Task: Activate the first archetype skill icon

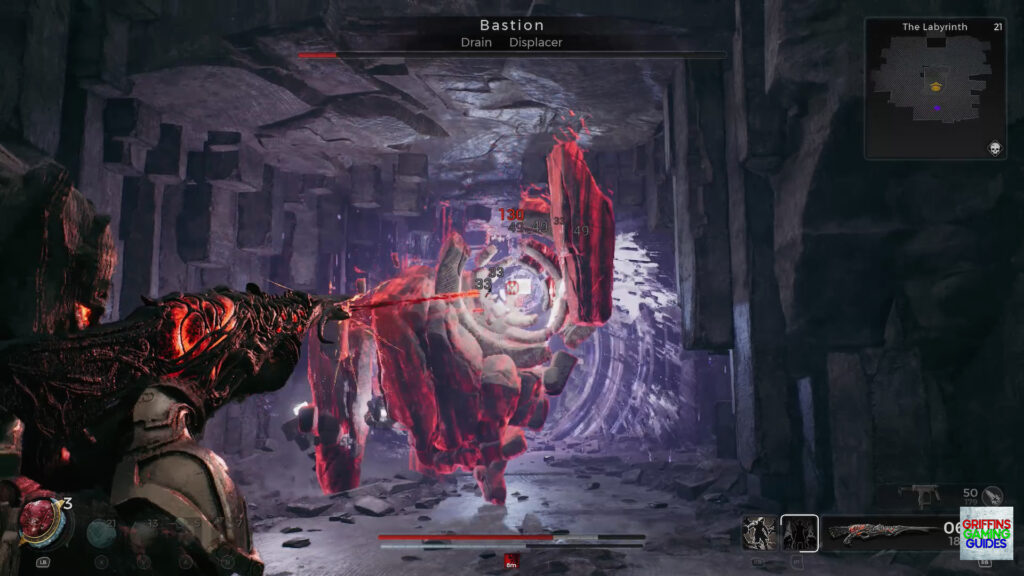Action: [x=758, y=532]
